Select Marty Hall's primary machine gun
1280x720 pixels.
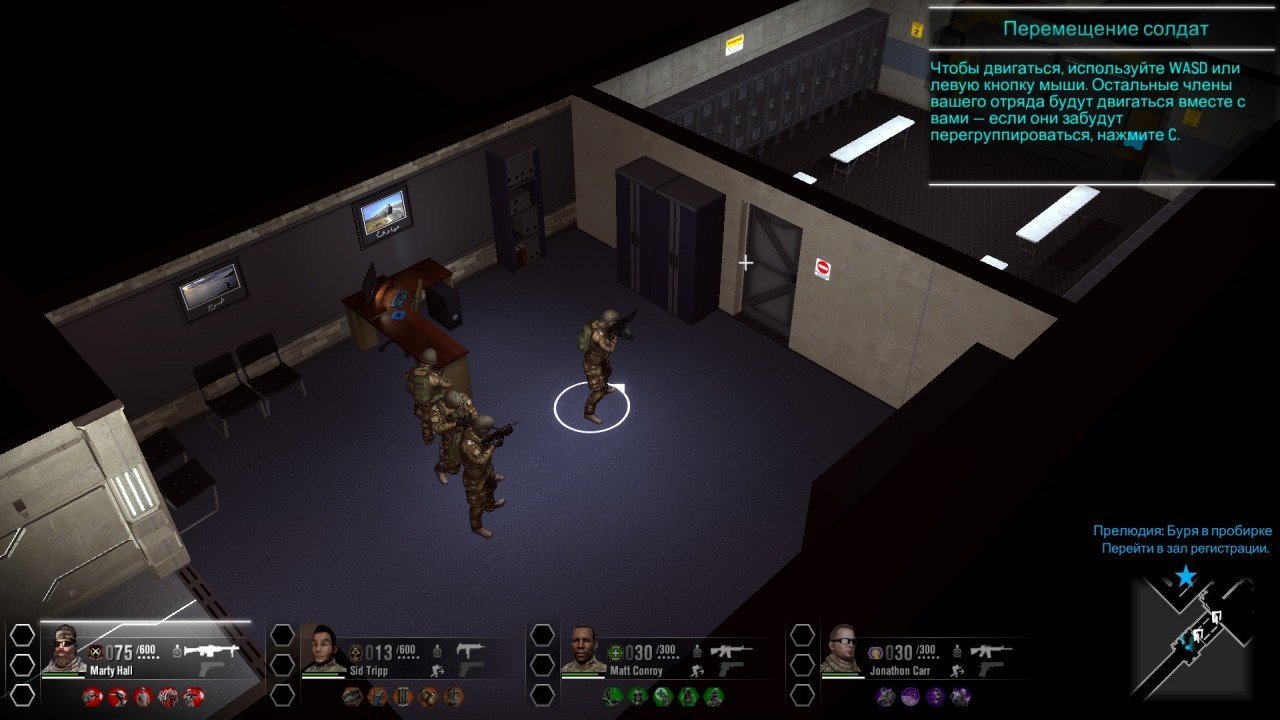coord(213,651)
